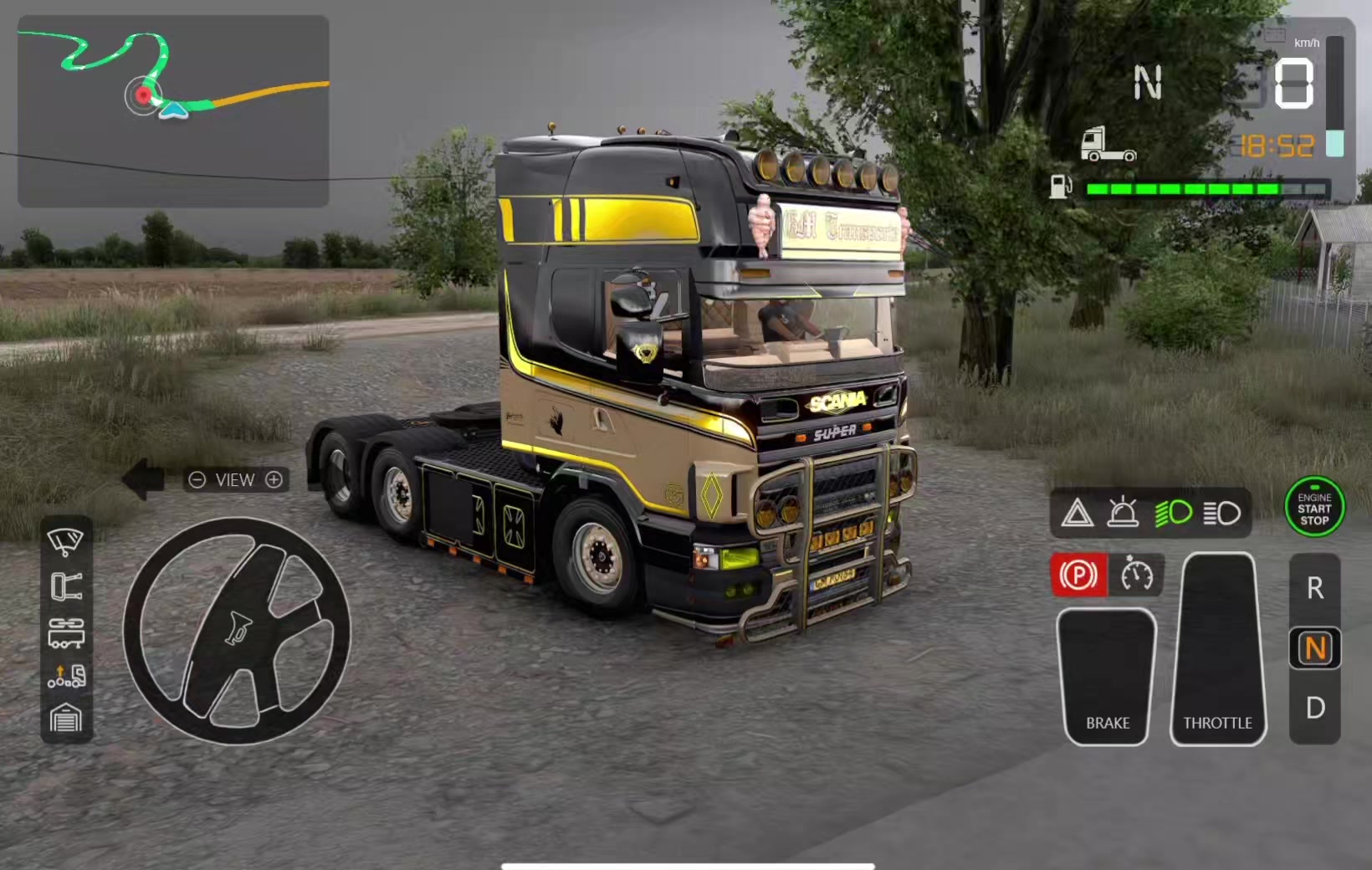Toggle the hazard warning triangle lights
The width and height of the screenshot is (1372, 870).
click(1078, 513)
